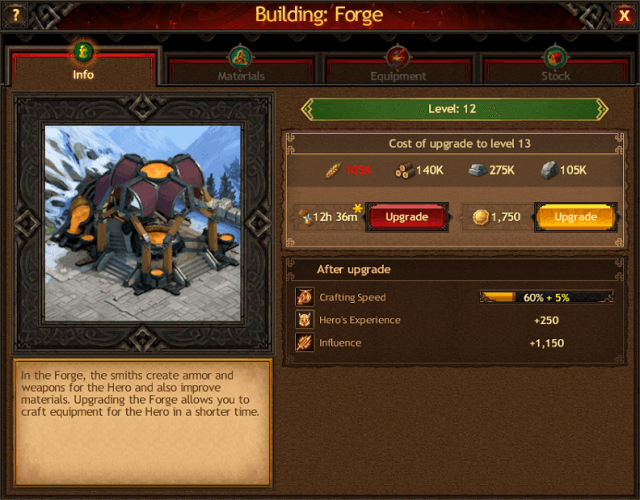Open the help question mark button

pyautogui.click(x=15, y=15)
